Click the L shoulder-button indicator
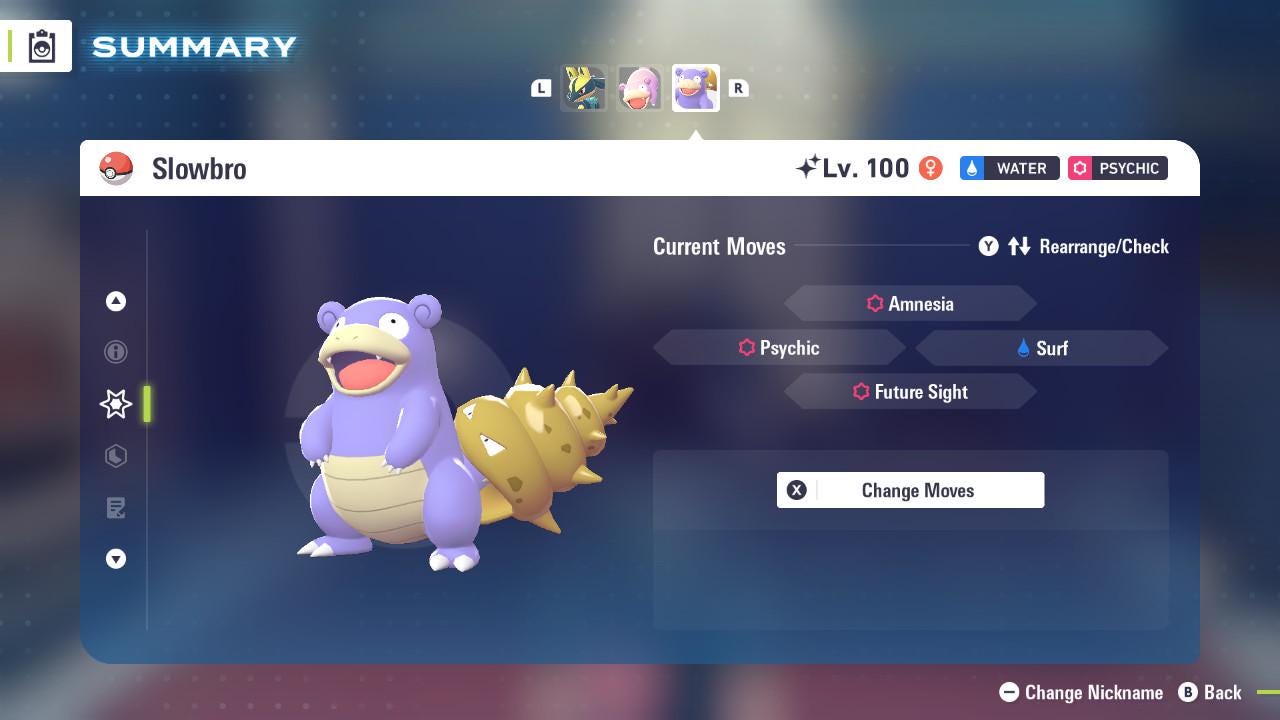This screenshot has width=1280, height=720. click(541, 88)
